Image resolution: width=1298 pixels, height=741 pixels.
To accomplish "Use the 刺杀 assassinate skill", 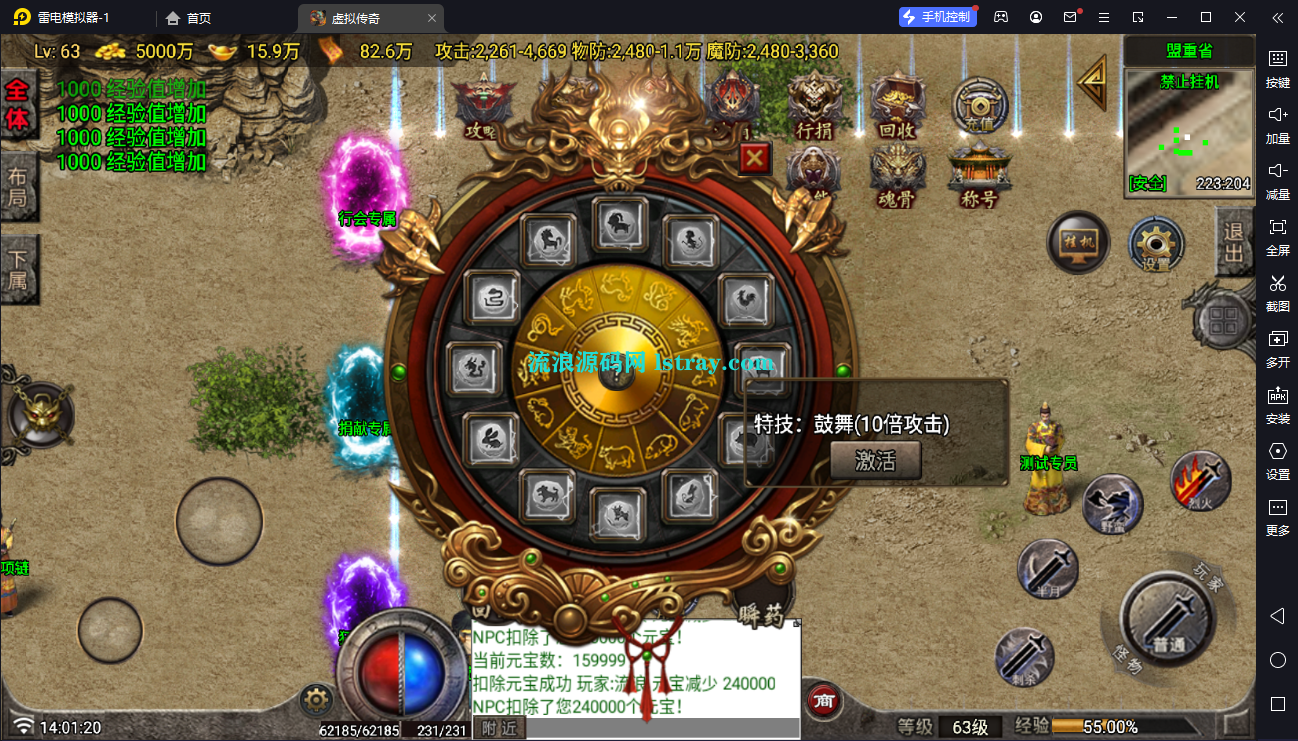I will point(1025,657).
